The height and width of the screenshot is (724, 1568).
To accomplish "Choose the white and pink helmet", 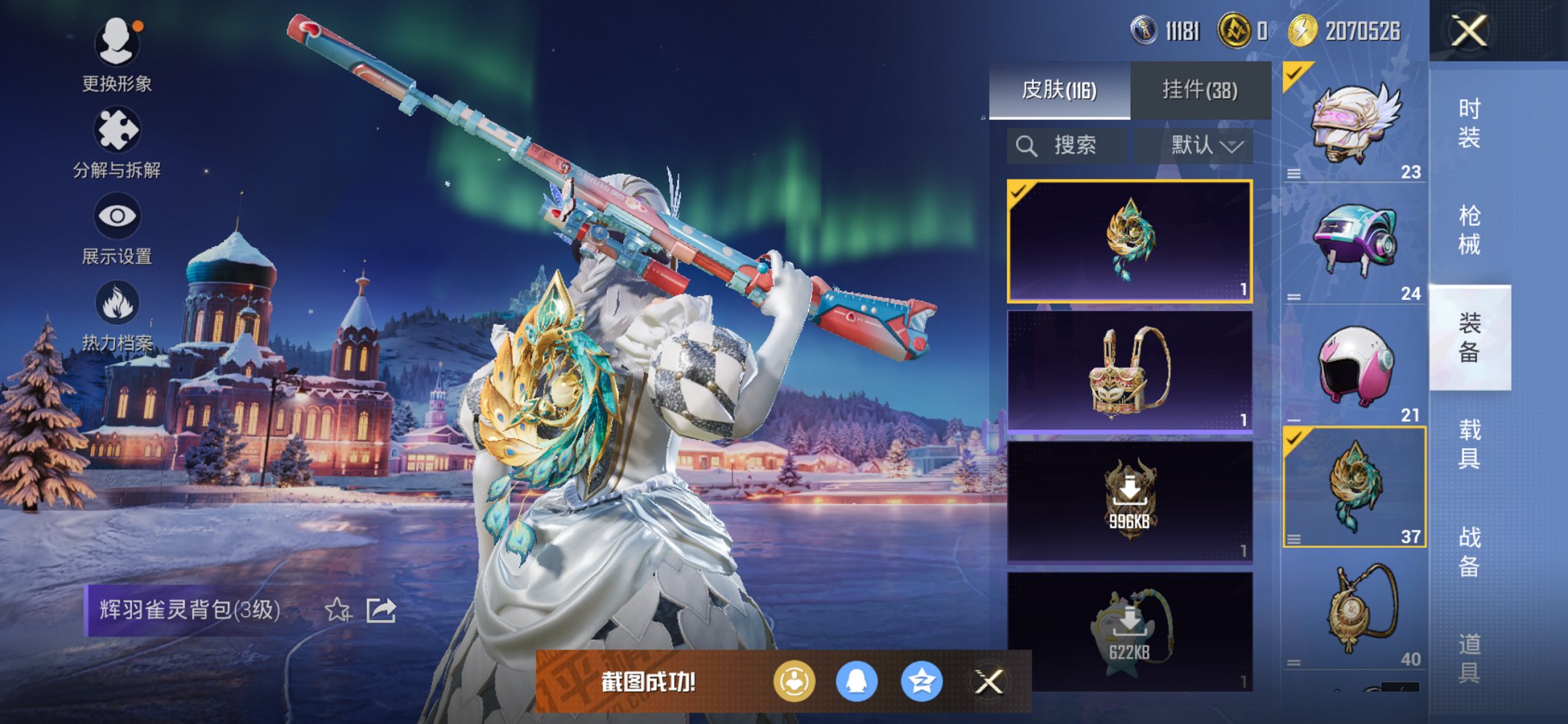I will (x=1354, y=364).
